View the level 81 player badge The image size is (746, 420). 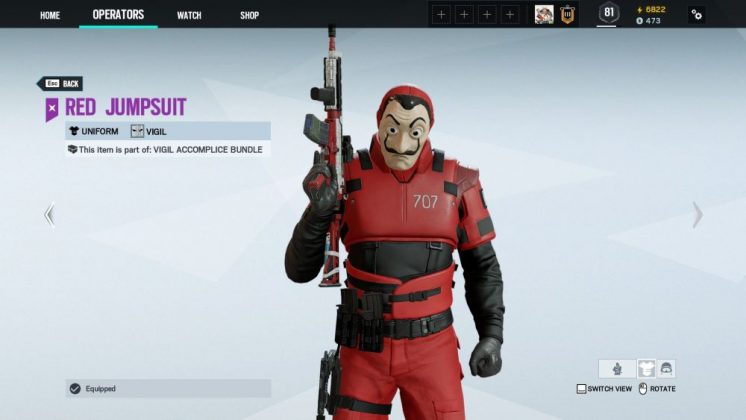click(x=609, y=13)
